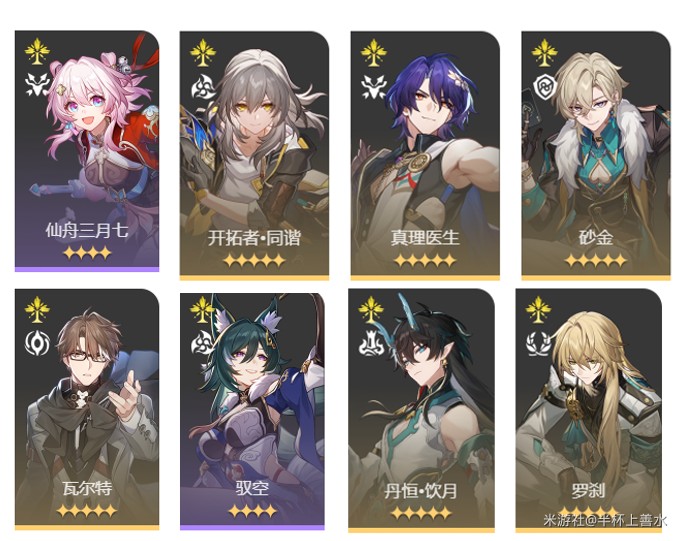Select the 丹恒•饮月 character card

[421, 408]
